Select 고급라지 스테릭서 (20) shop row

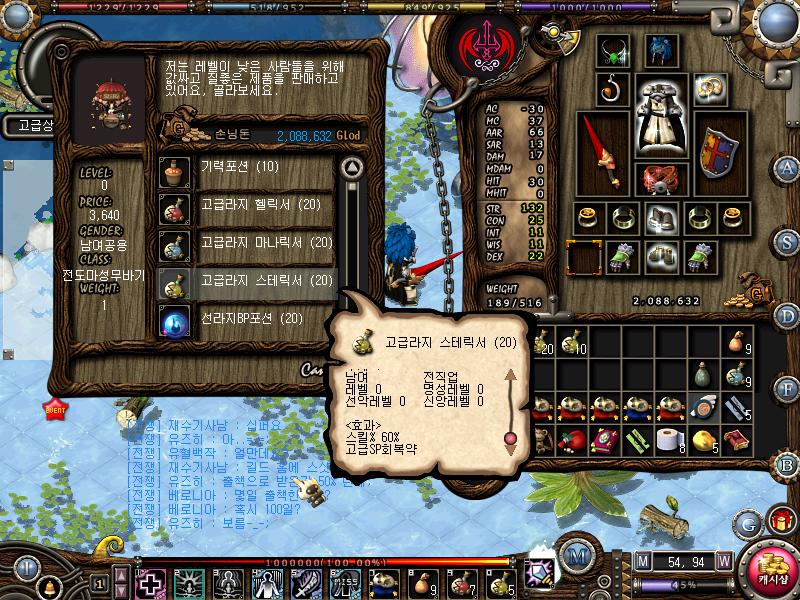click(x=245, y=281)
